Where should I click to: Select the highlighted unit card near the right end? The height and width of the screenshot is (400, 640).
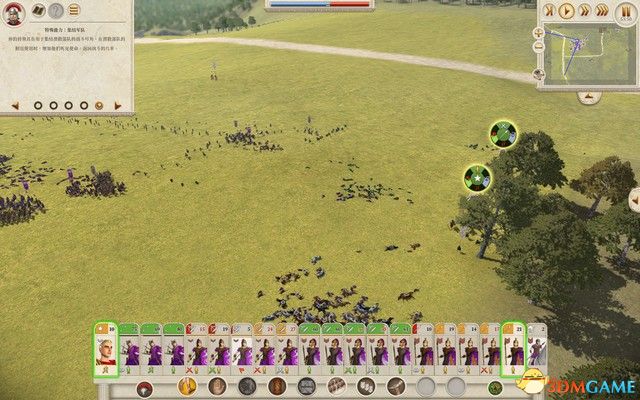[513, 350]
